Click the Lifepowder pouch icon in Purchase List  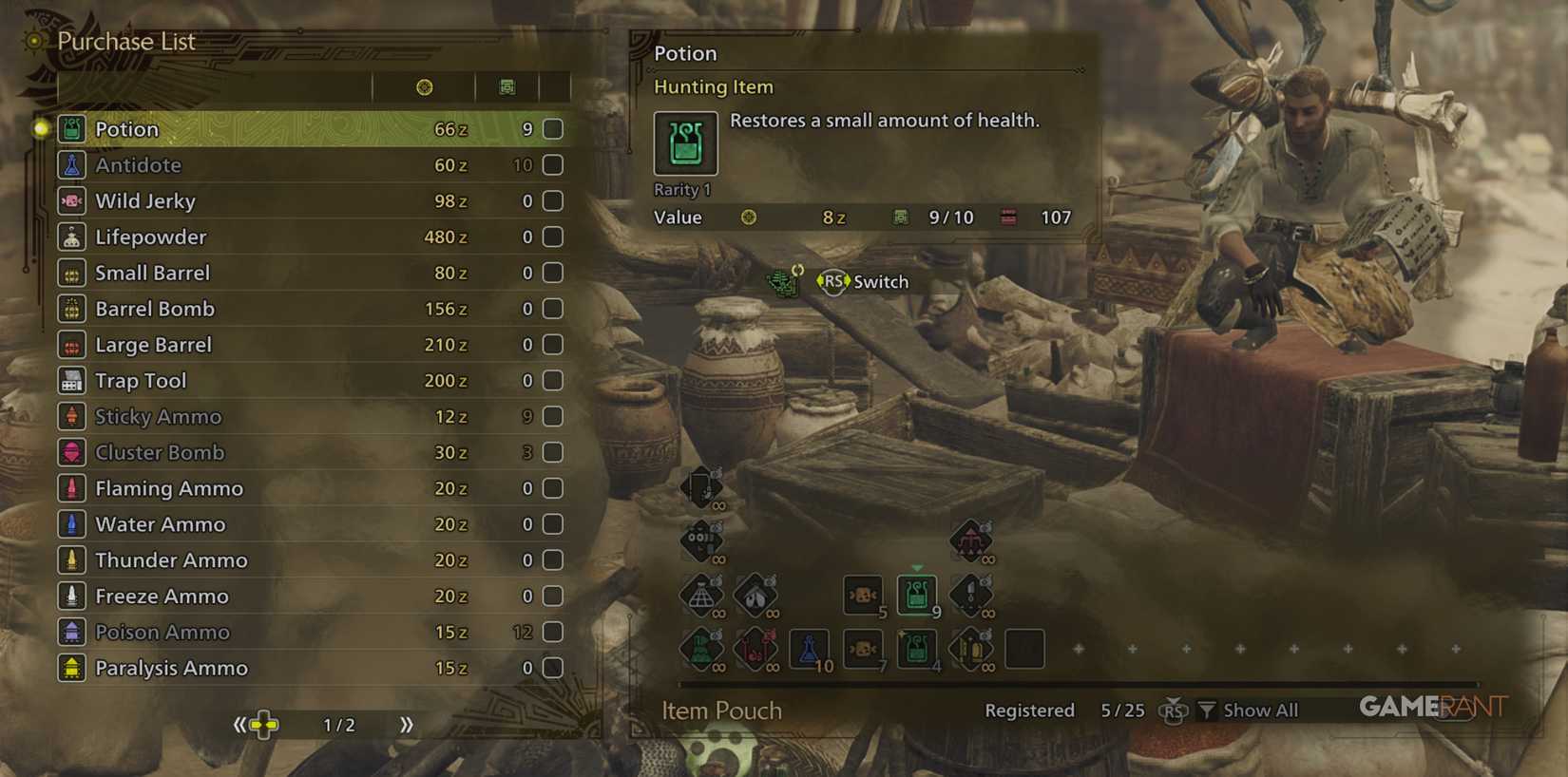click(x=72, y=237)
